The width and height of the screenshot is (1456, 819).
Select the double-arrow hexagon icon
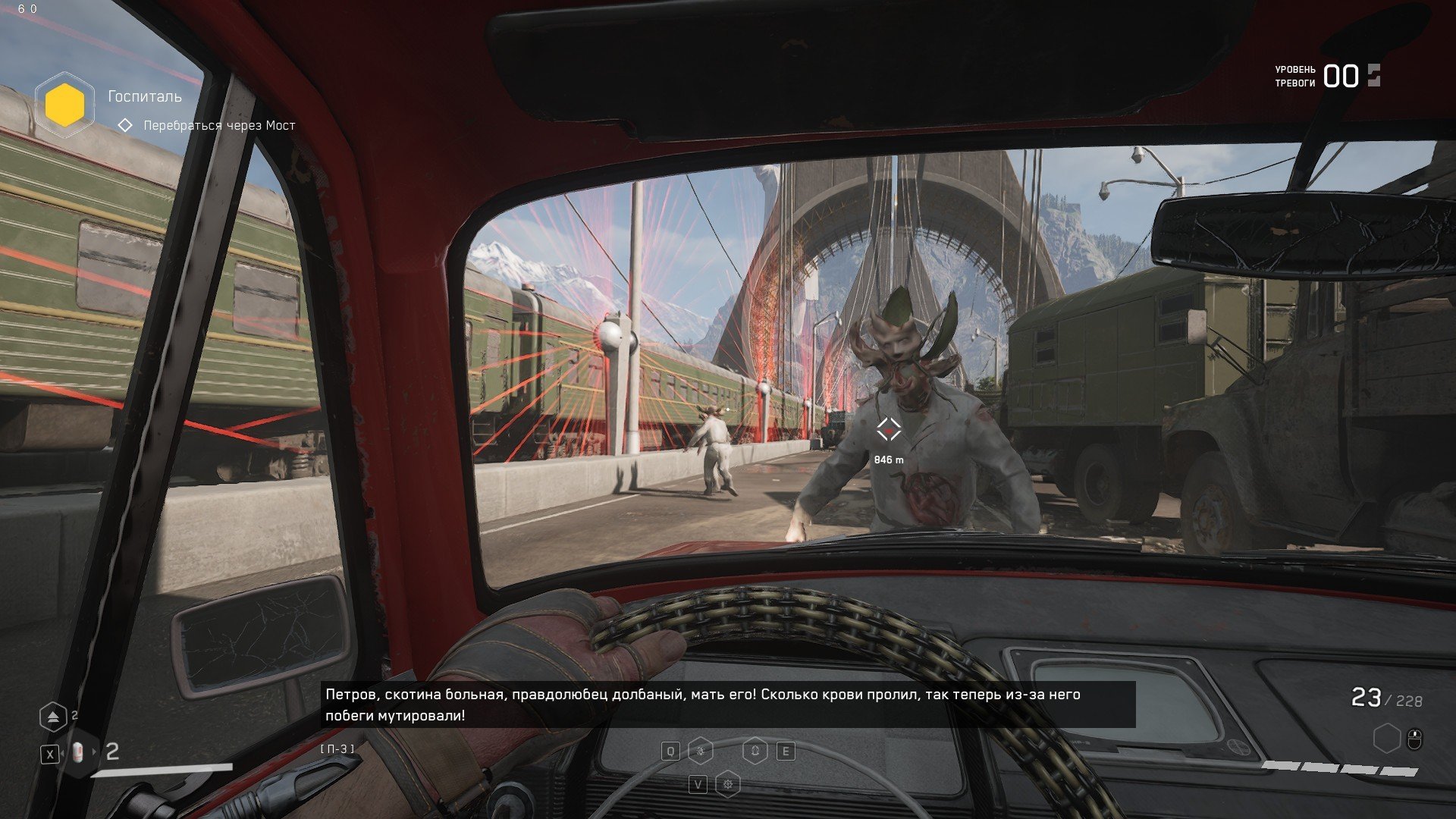52,717
